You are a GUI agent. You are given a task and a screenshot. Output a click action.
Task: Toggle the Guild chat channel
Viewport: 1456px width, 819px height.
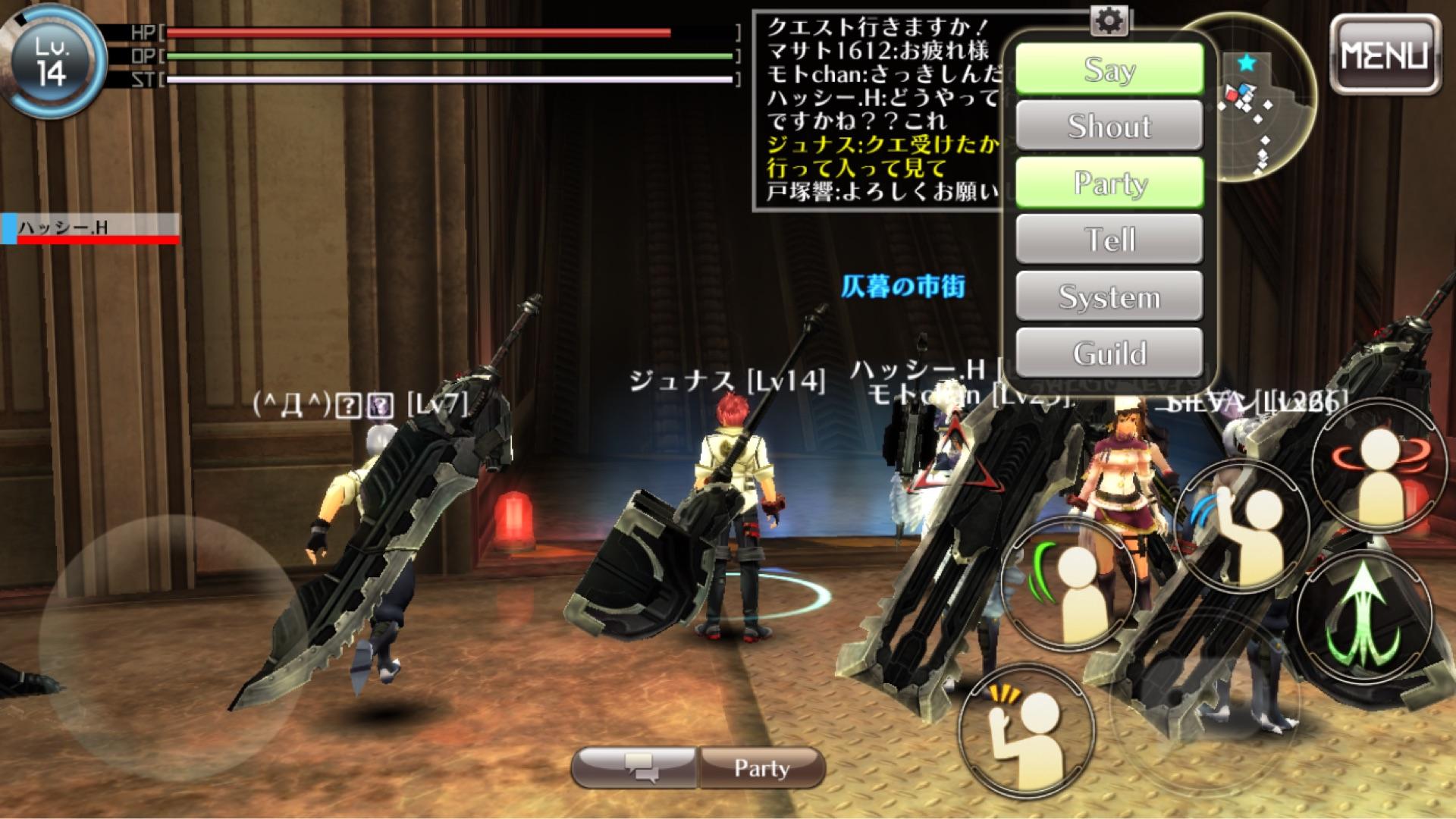coord(1109,353)
